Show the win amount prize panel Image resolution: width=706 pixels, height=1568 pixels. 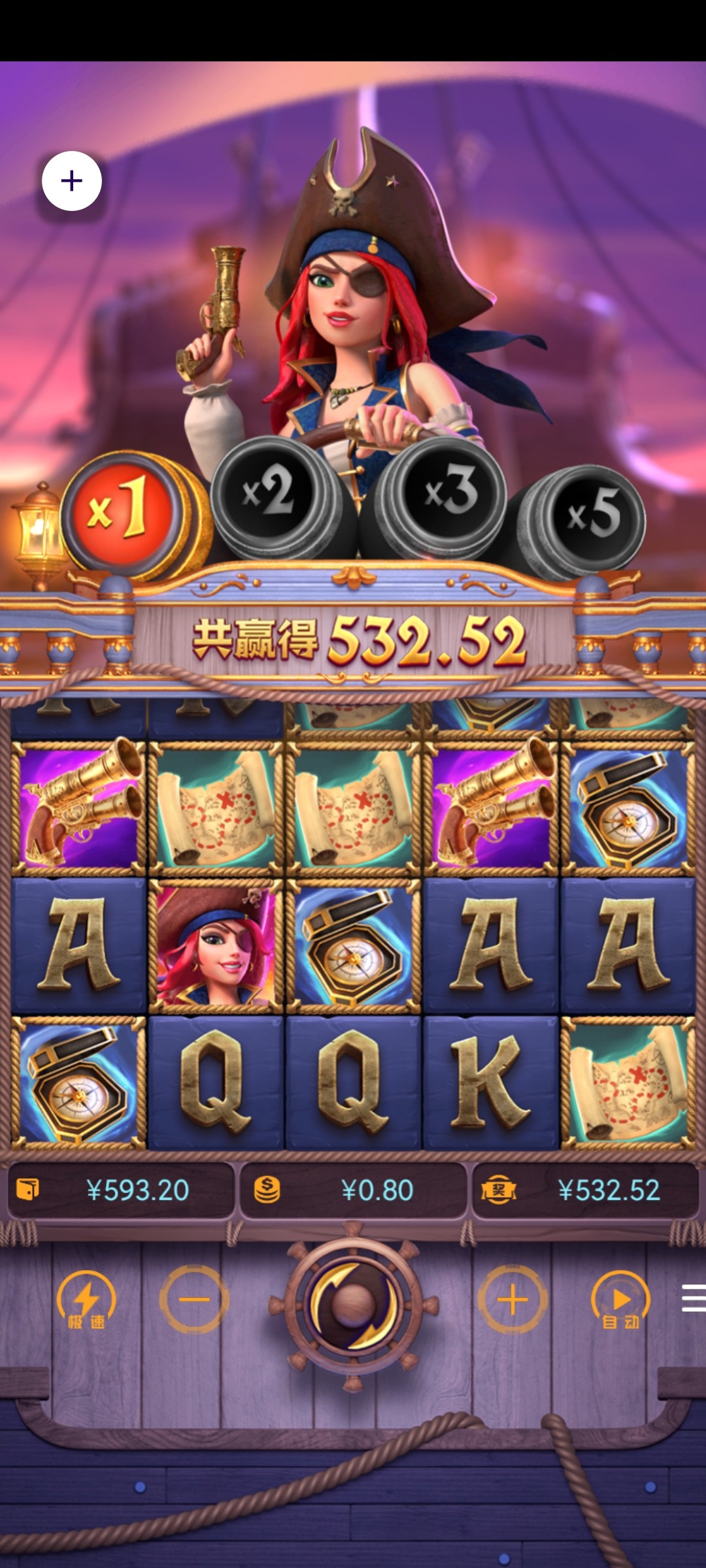tap(585, 1190)
